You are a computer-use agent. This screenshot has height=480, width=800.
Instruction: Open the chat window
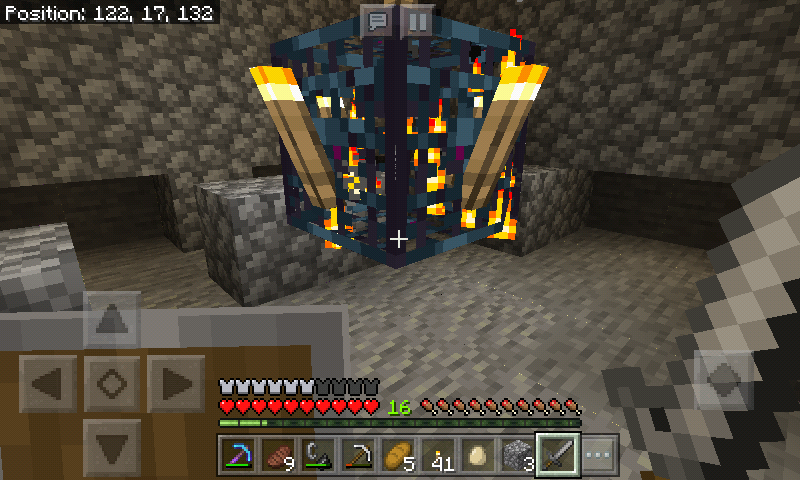click(377, 20)
